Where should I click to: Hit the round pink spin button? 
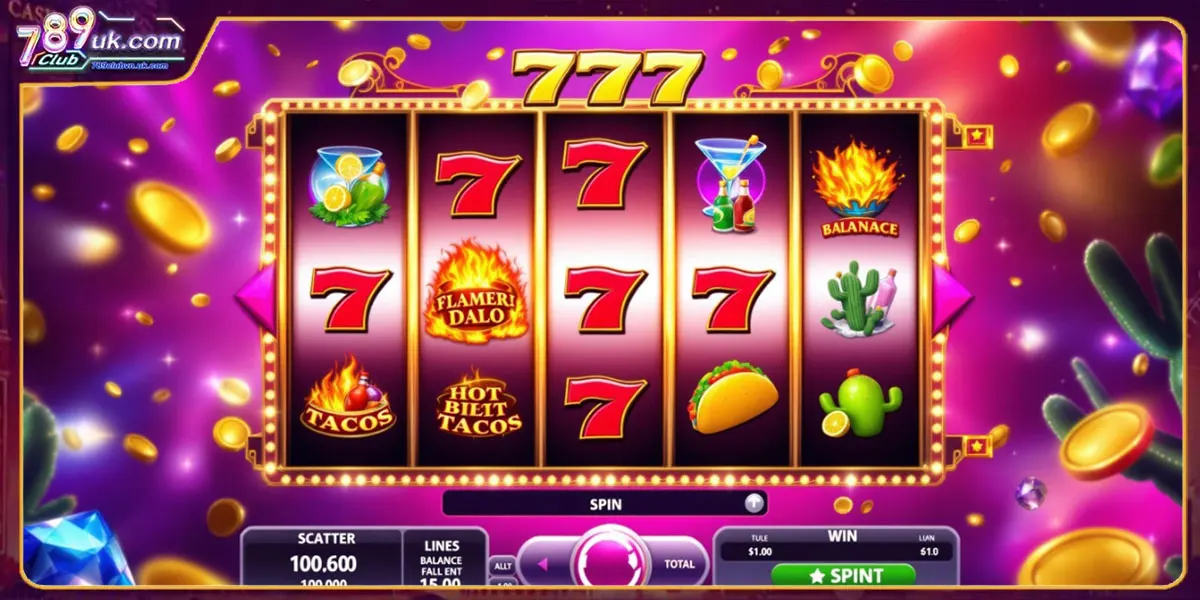point(602,562)
